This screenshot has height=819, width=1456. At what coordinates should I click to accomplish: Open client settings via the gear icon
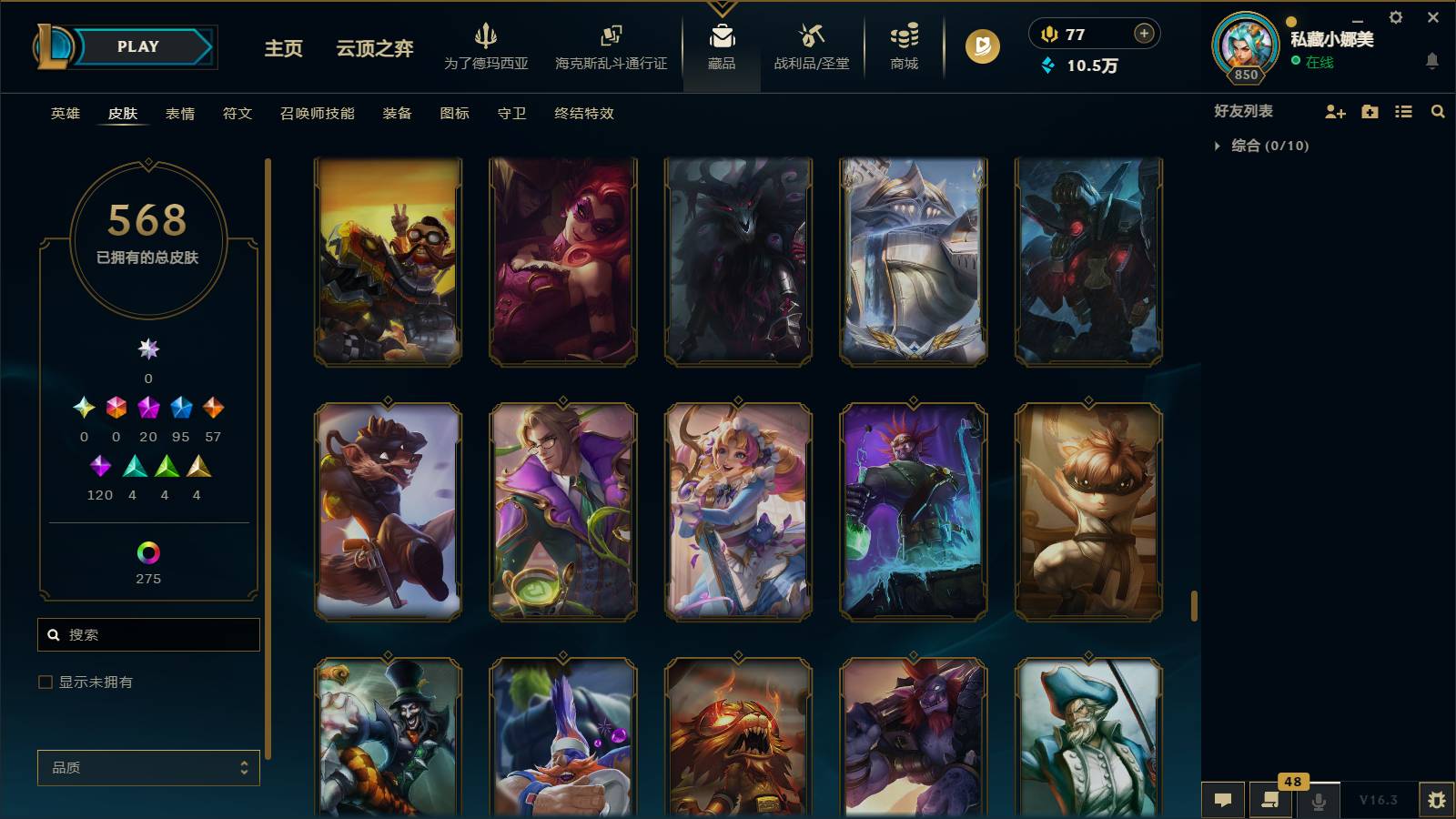click(1396, 17)
